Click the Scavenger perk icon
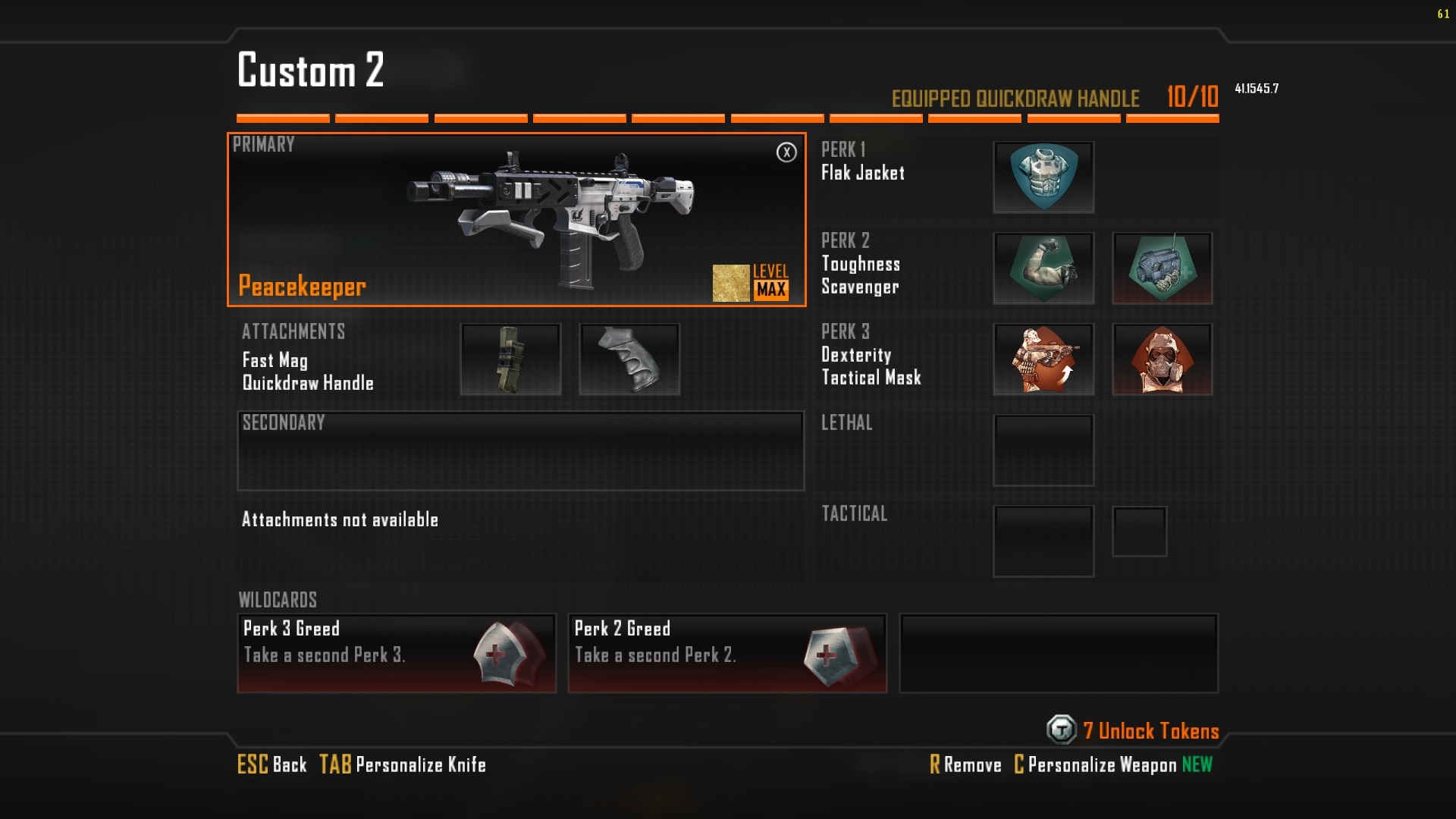This screenshot has width=1456, height=819. tap(1162, 268)
